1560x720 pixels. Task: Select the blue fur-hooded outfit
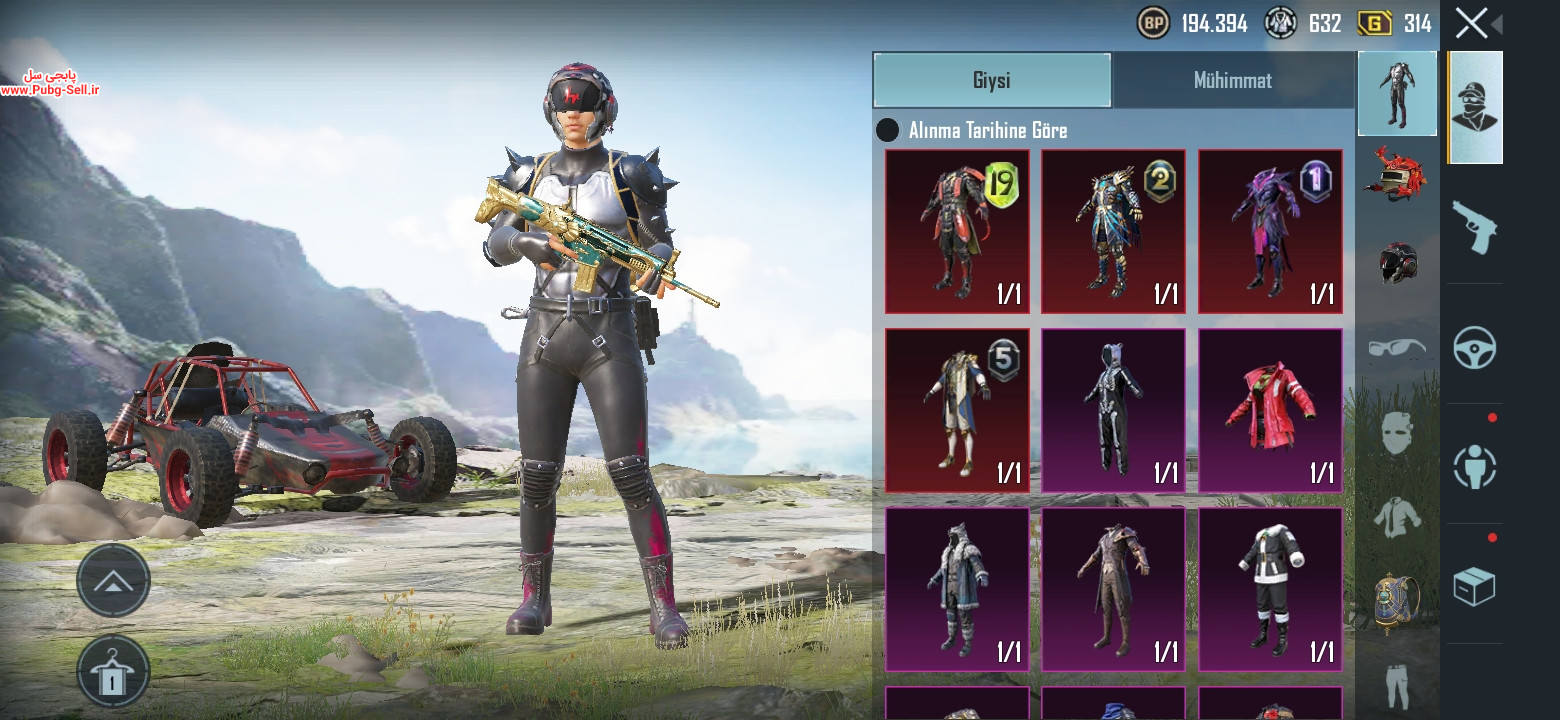(957, 589)
